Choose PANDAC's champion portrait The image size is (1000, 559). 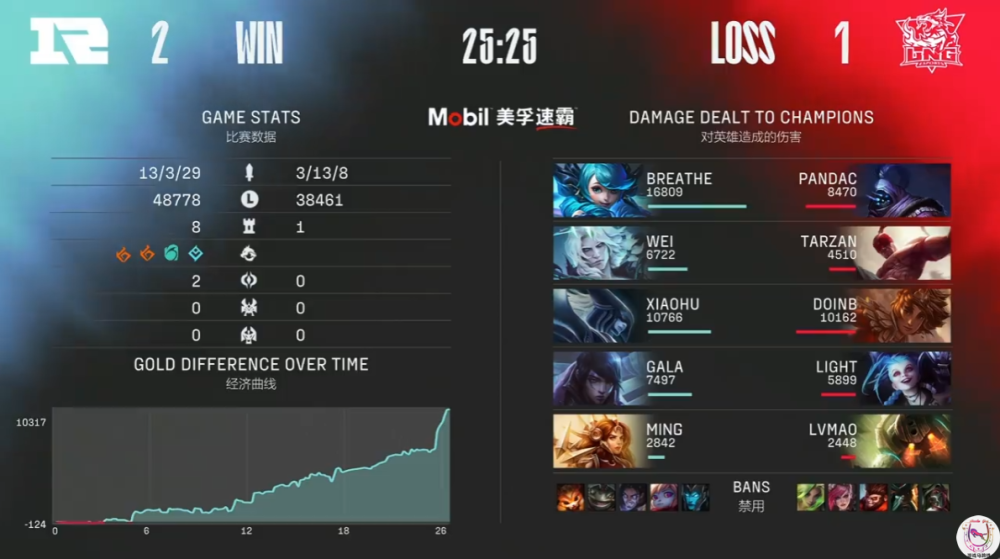tap(905, 191)
